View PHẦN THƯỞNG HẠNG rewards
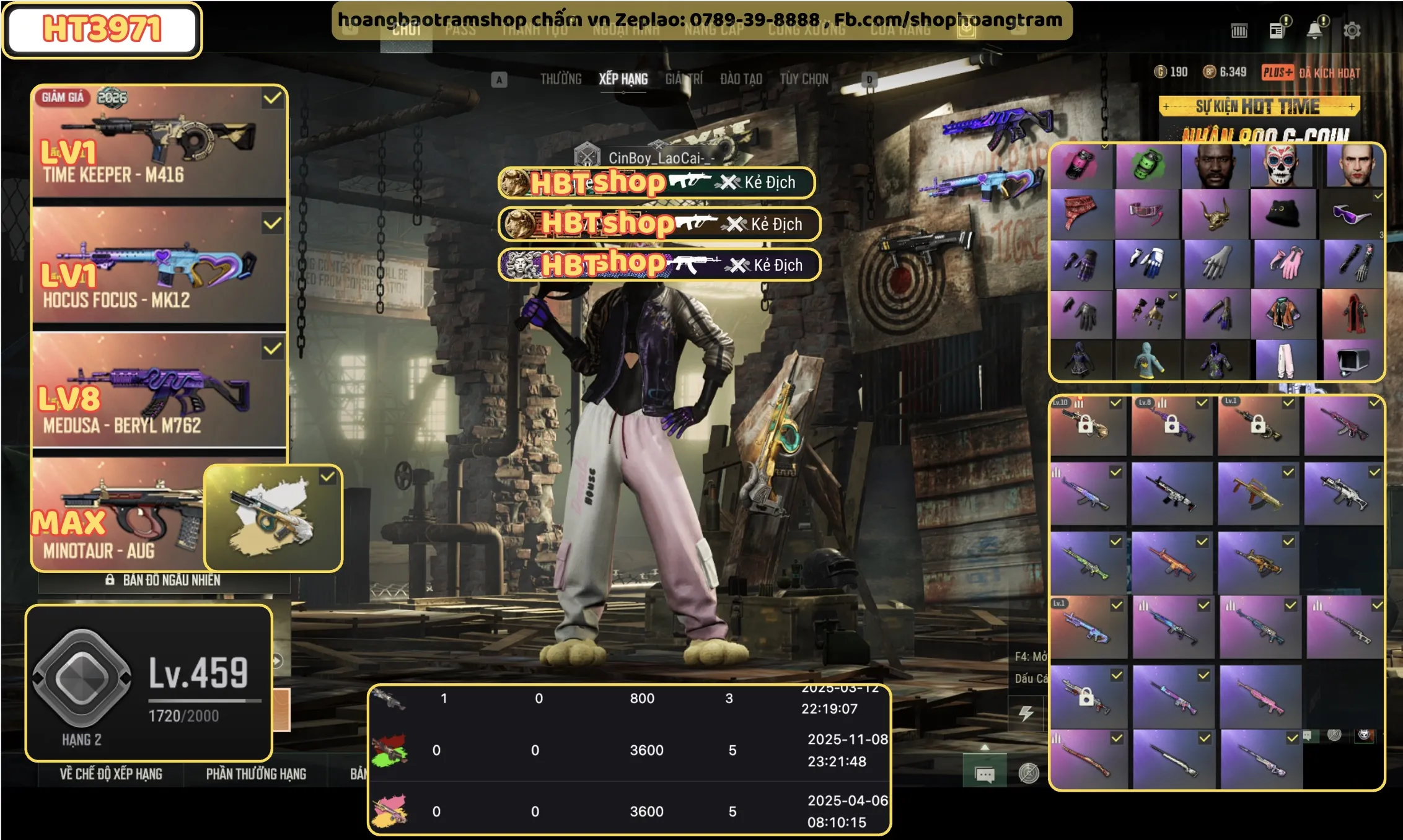Image resolution: width=1403 pixels, height=840 pixels. (x=256, y=774)
